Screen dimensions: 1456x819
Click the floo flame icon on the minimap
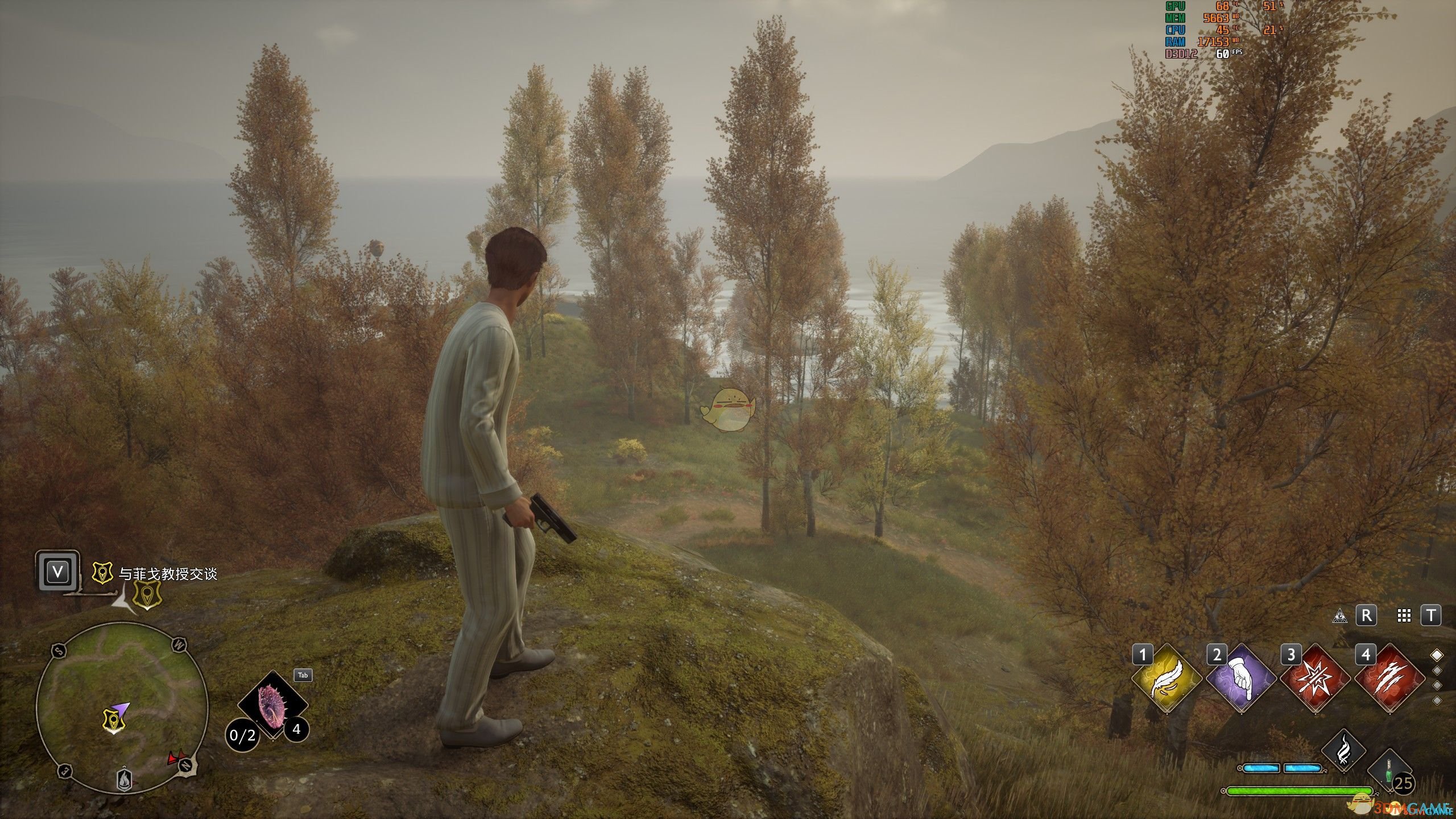(124, 781)
